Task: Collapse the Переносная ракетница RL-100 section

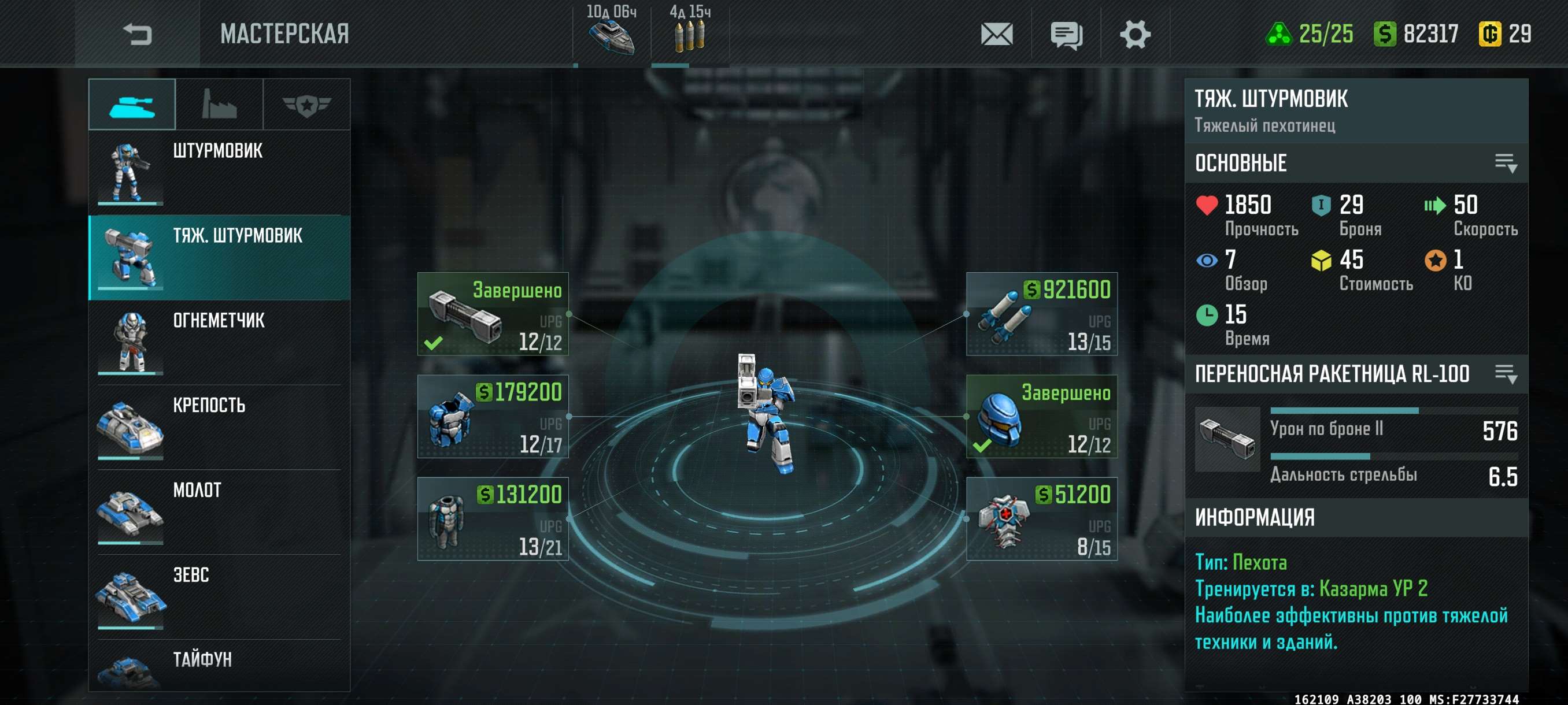Action: tap(1506, 373)
